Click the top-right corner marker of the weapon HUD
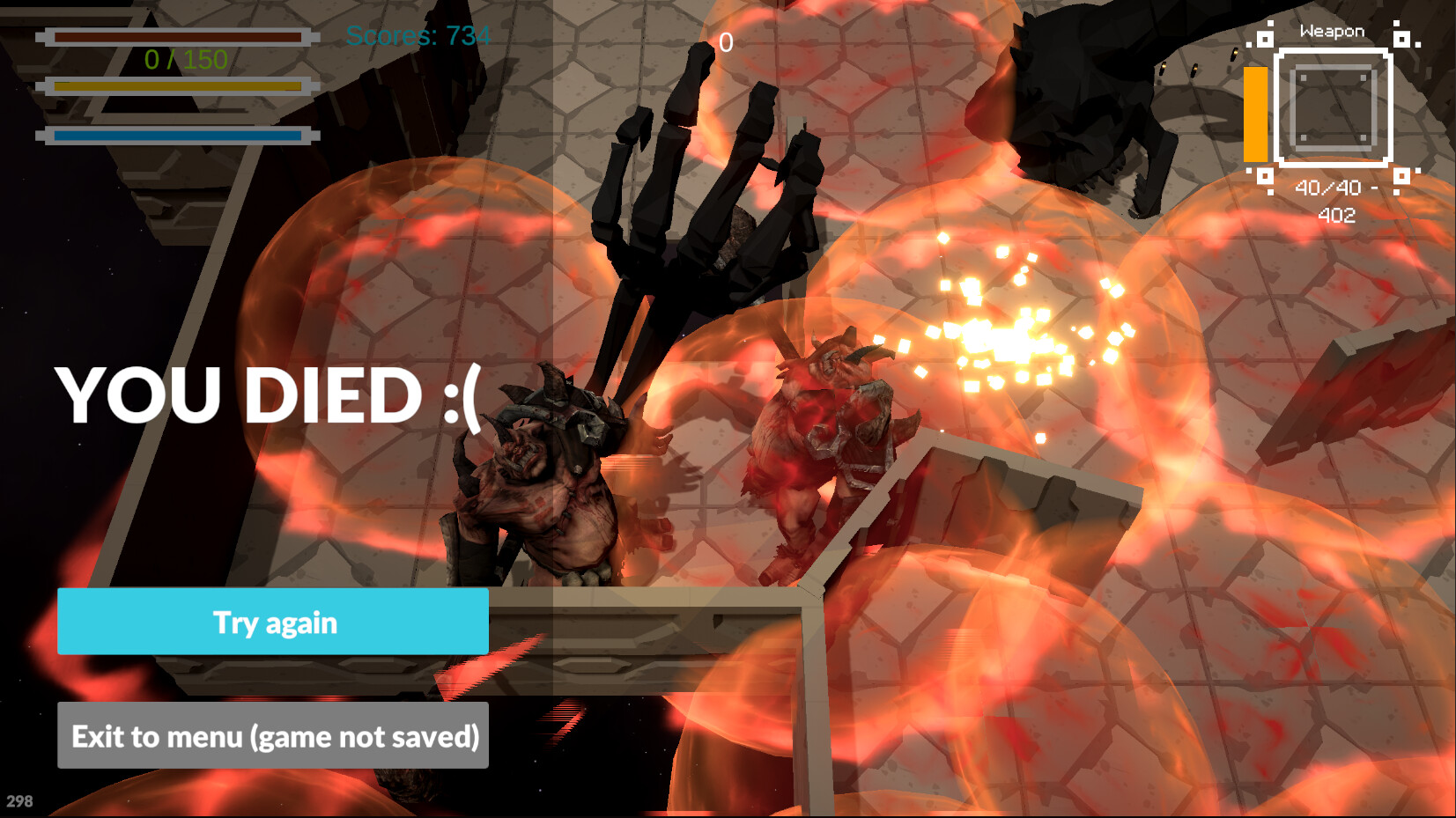Image resolution: width=1456 pixels, height=818 pixels. (x=1401, y=40)
